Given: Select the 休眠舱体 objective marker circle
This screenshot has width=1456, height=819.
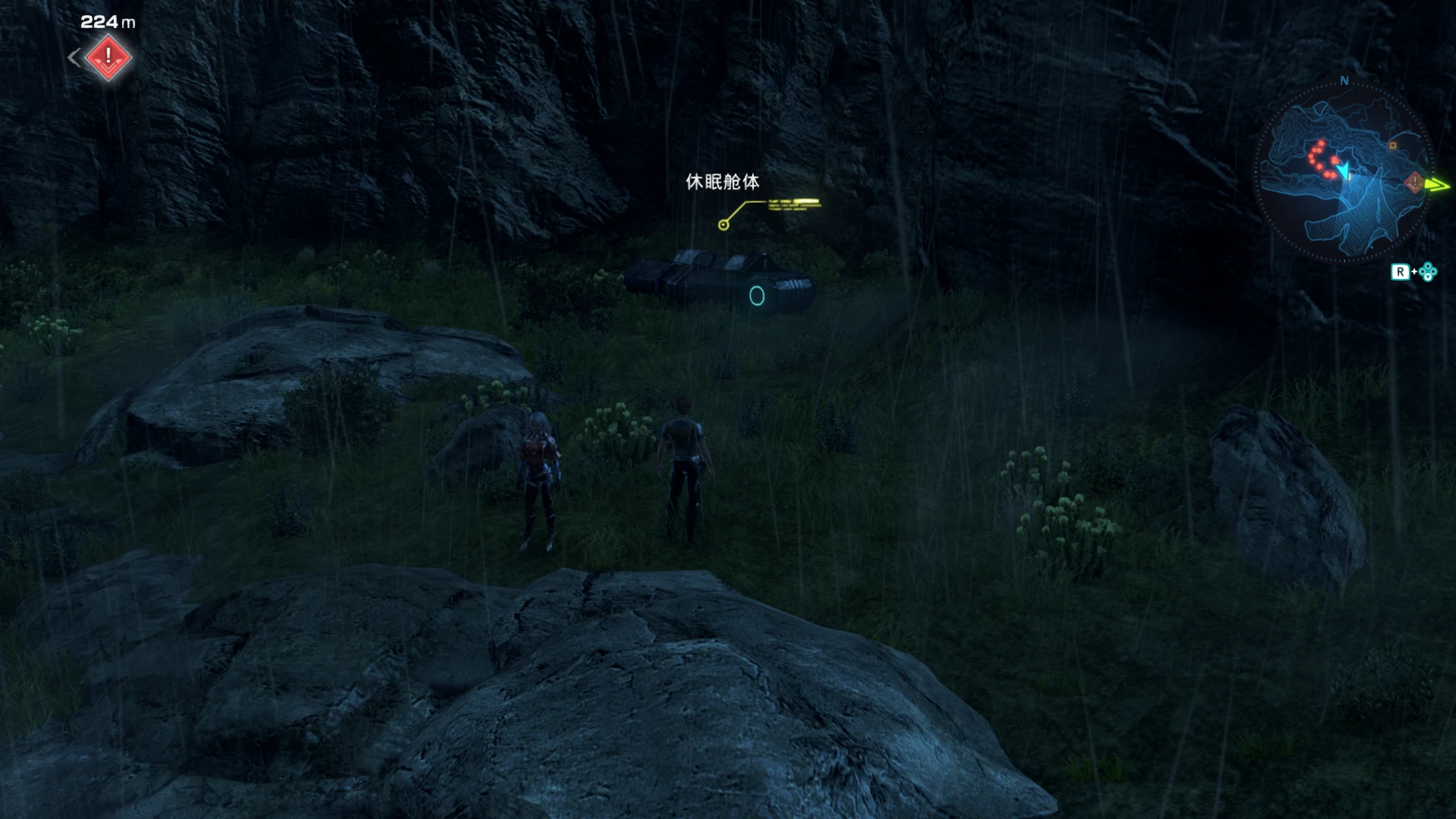Looking at the screenshot, I should [723, 224].
